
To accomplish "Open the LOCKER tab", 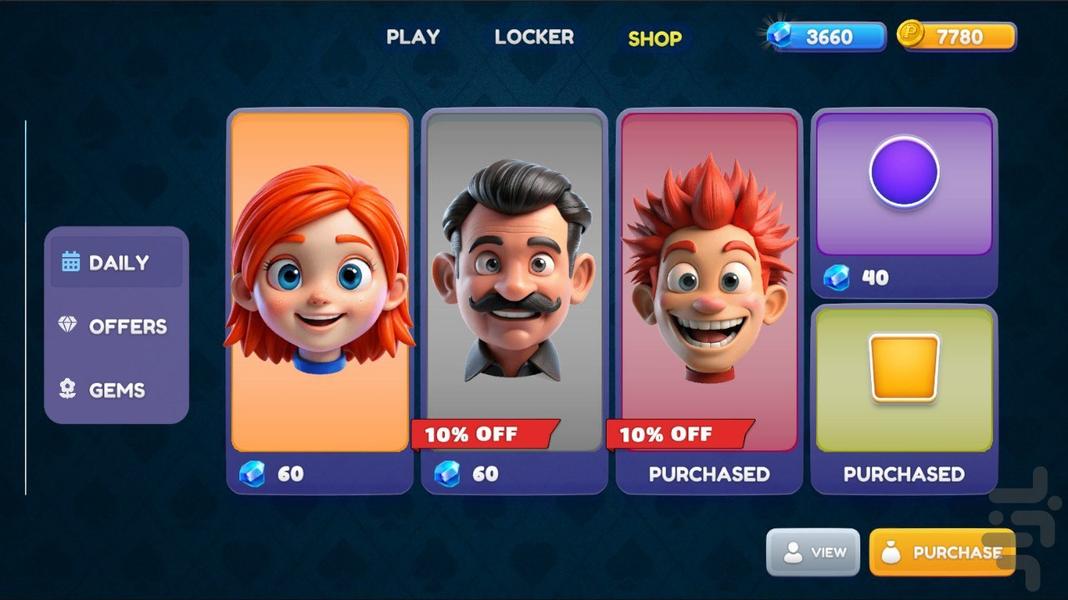I will coord(534,37).
